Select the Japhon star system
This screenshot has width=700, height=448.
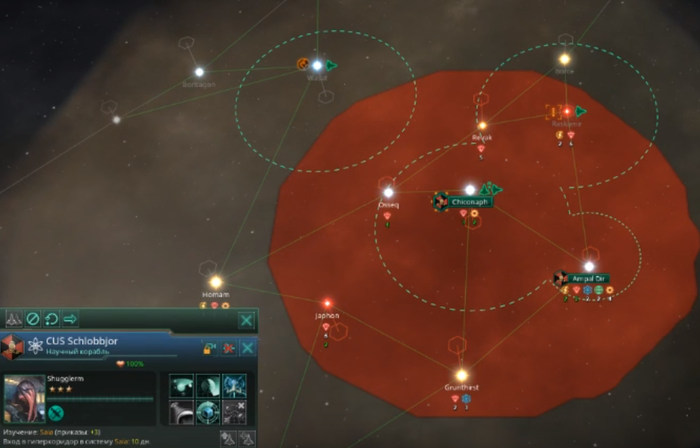coord(326,303)
